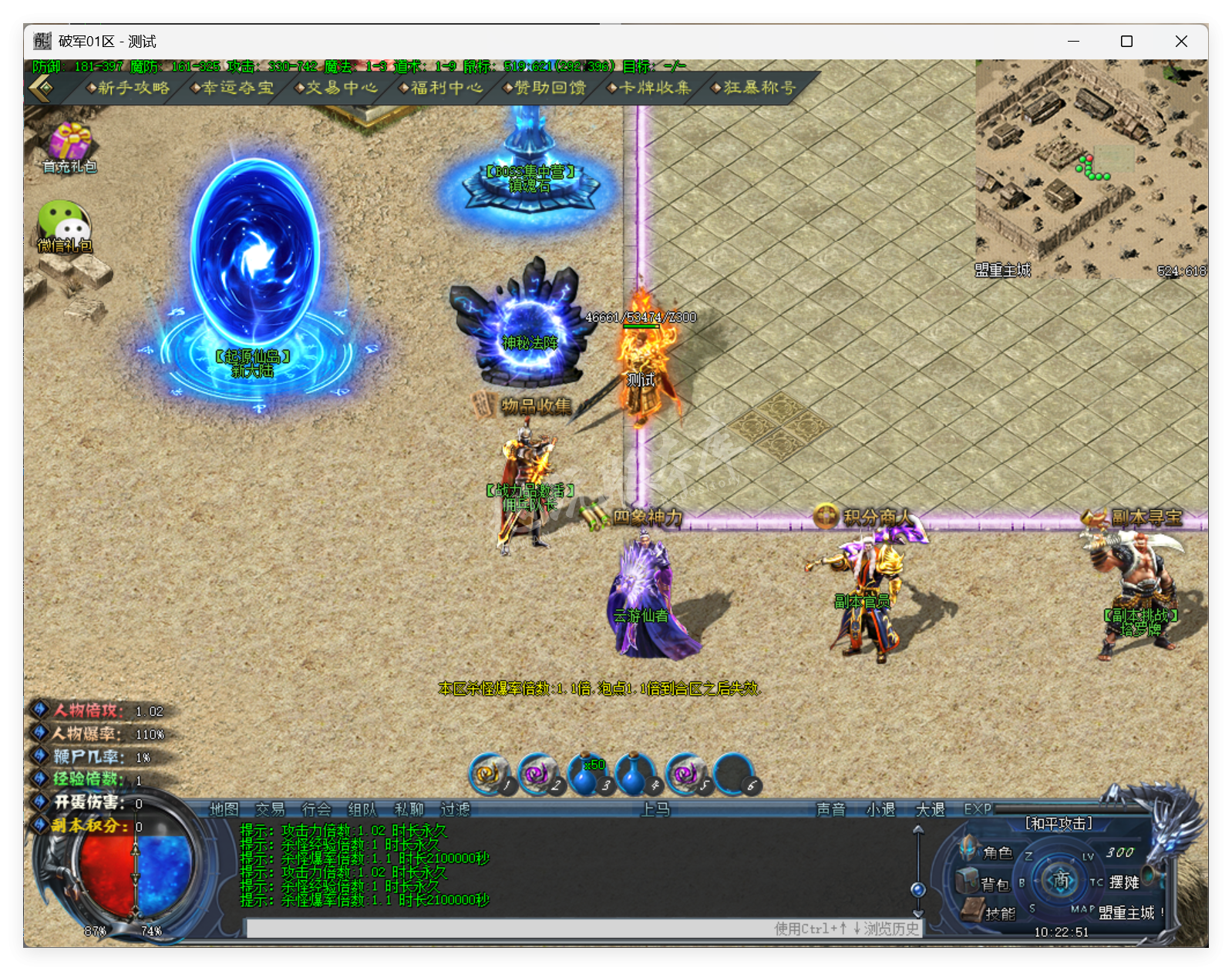
Task: Toggle the 过滤 chat filter
Action: (x=456, y=810)
